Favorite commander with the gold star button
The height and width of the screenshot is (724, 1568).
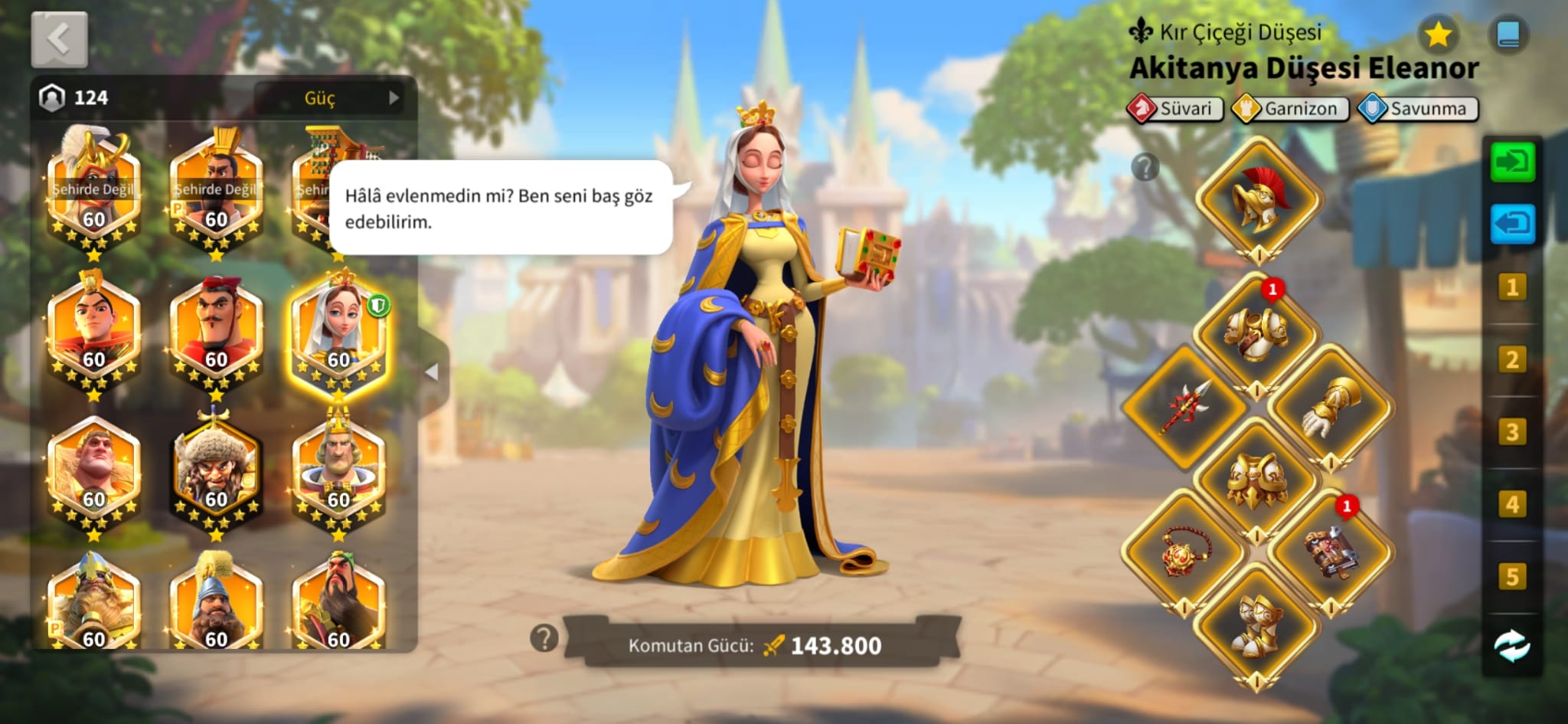pos(1438,34)
